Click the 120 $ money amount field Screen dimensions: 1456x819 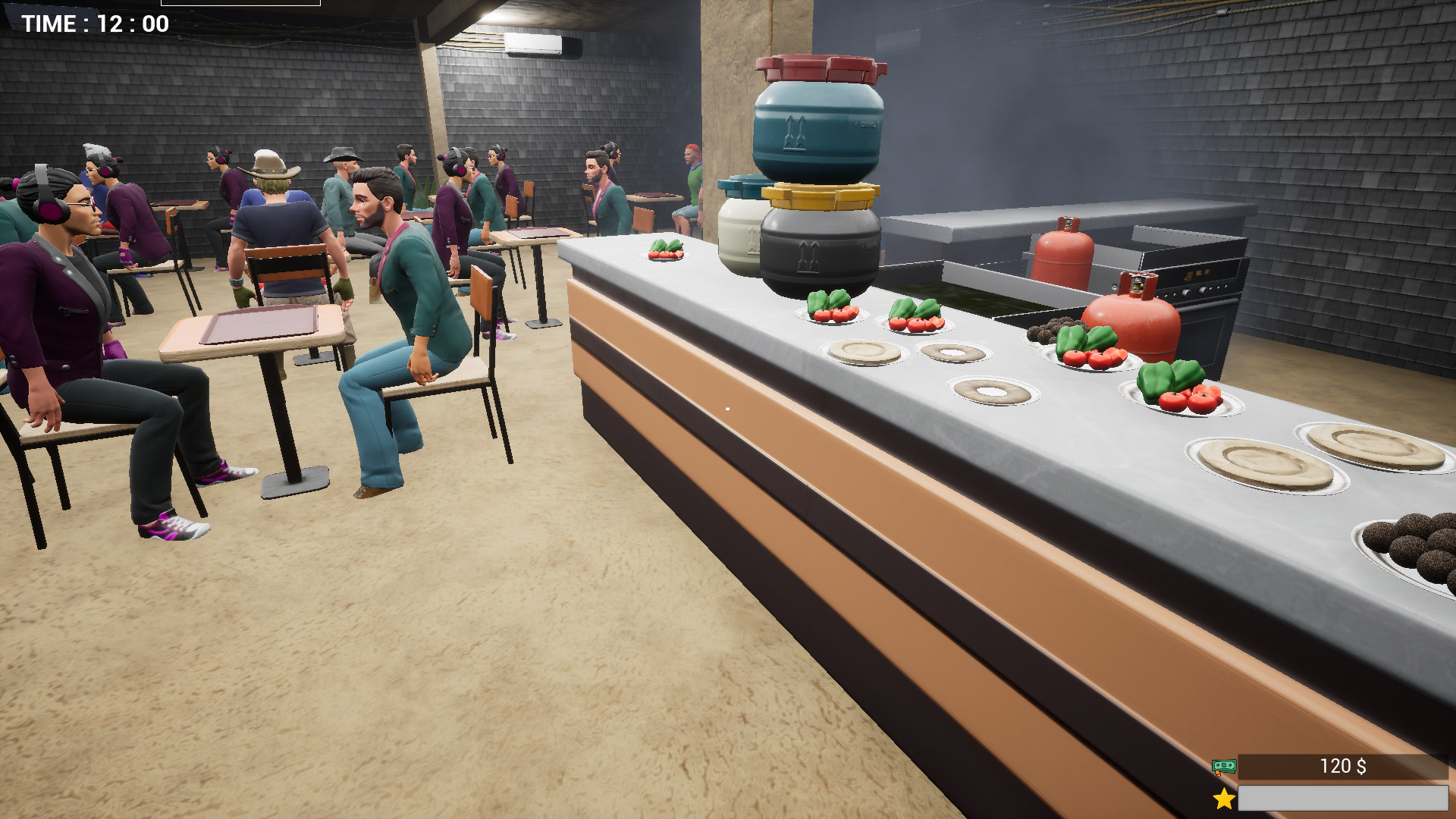[1342, 767]
